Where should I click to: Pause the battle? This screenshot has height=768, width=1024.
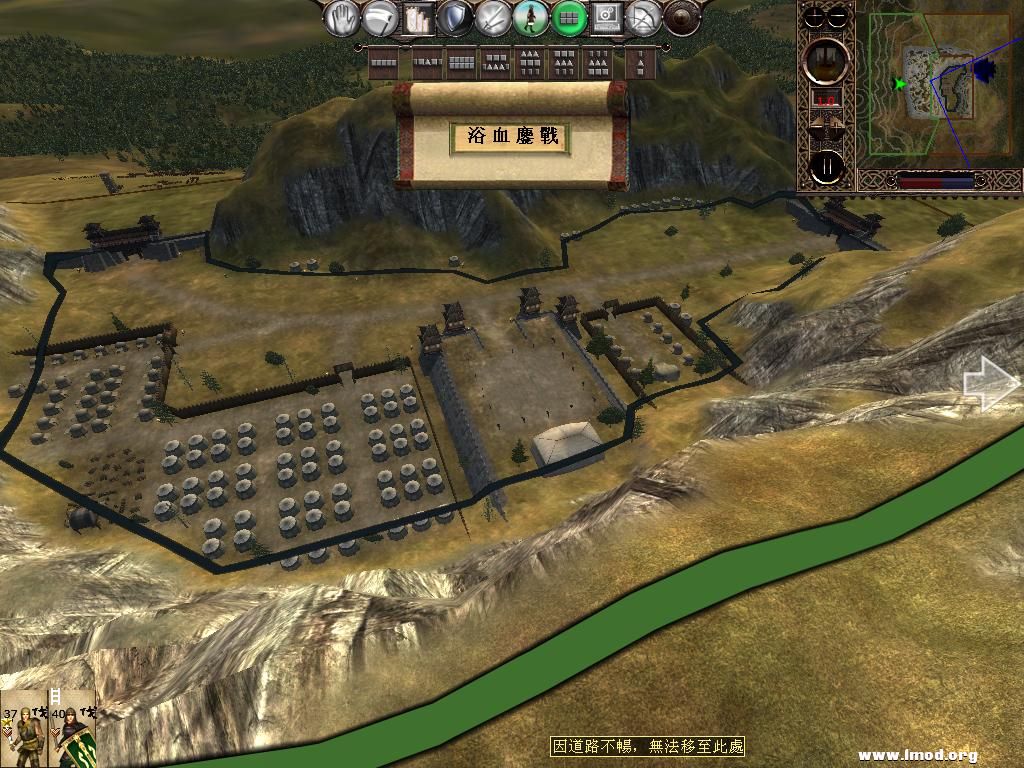pos(827,166)
